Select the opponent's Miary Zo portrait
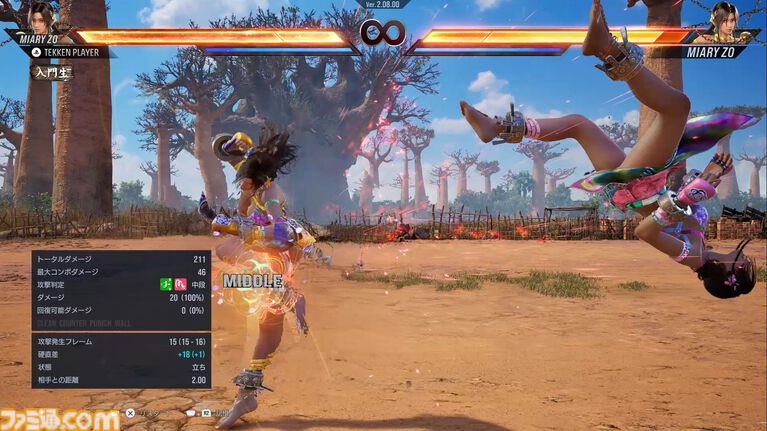Image resolution: width=767 pixels, height=431 pixels. coord(726,18)
